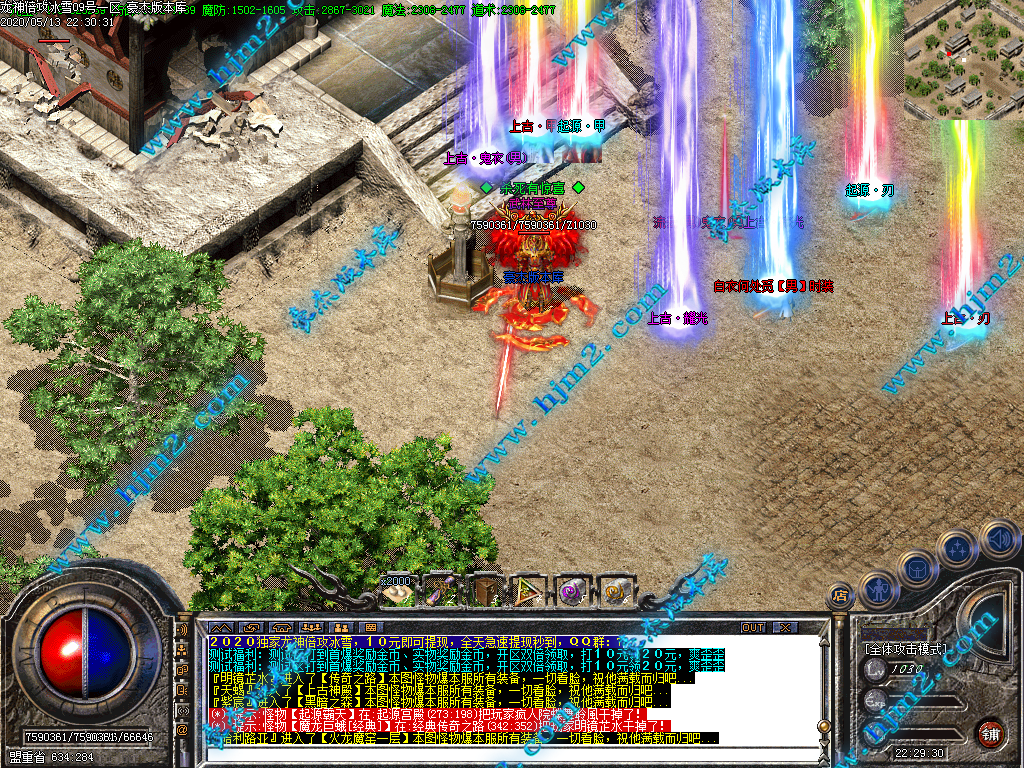
Task: Select the @ private chat channel icon
Action: 183,730
